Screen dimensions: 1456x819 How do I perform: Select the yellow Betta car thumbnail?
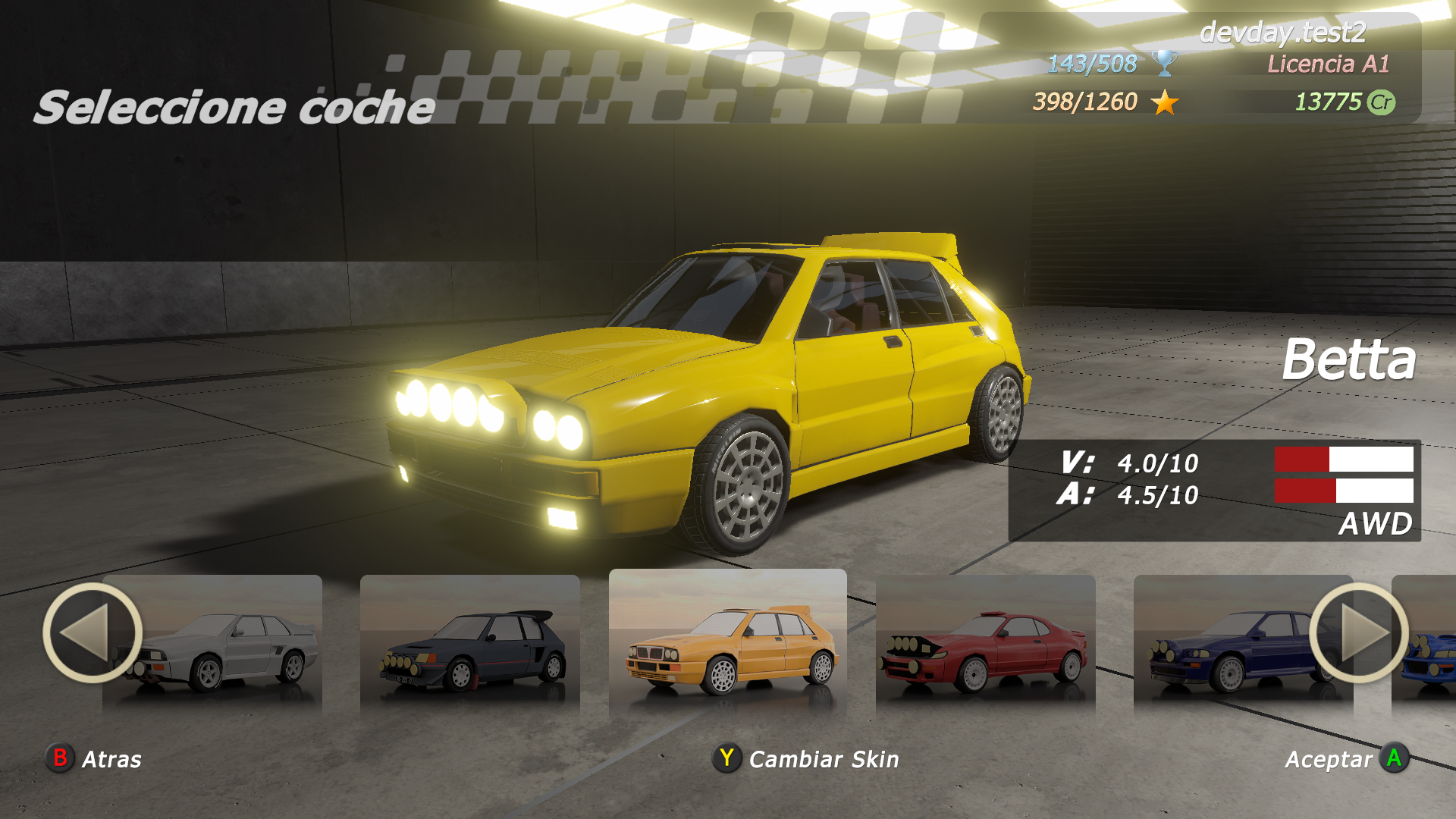728,645
